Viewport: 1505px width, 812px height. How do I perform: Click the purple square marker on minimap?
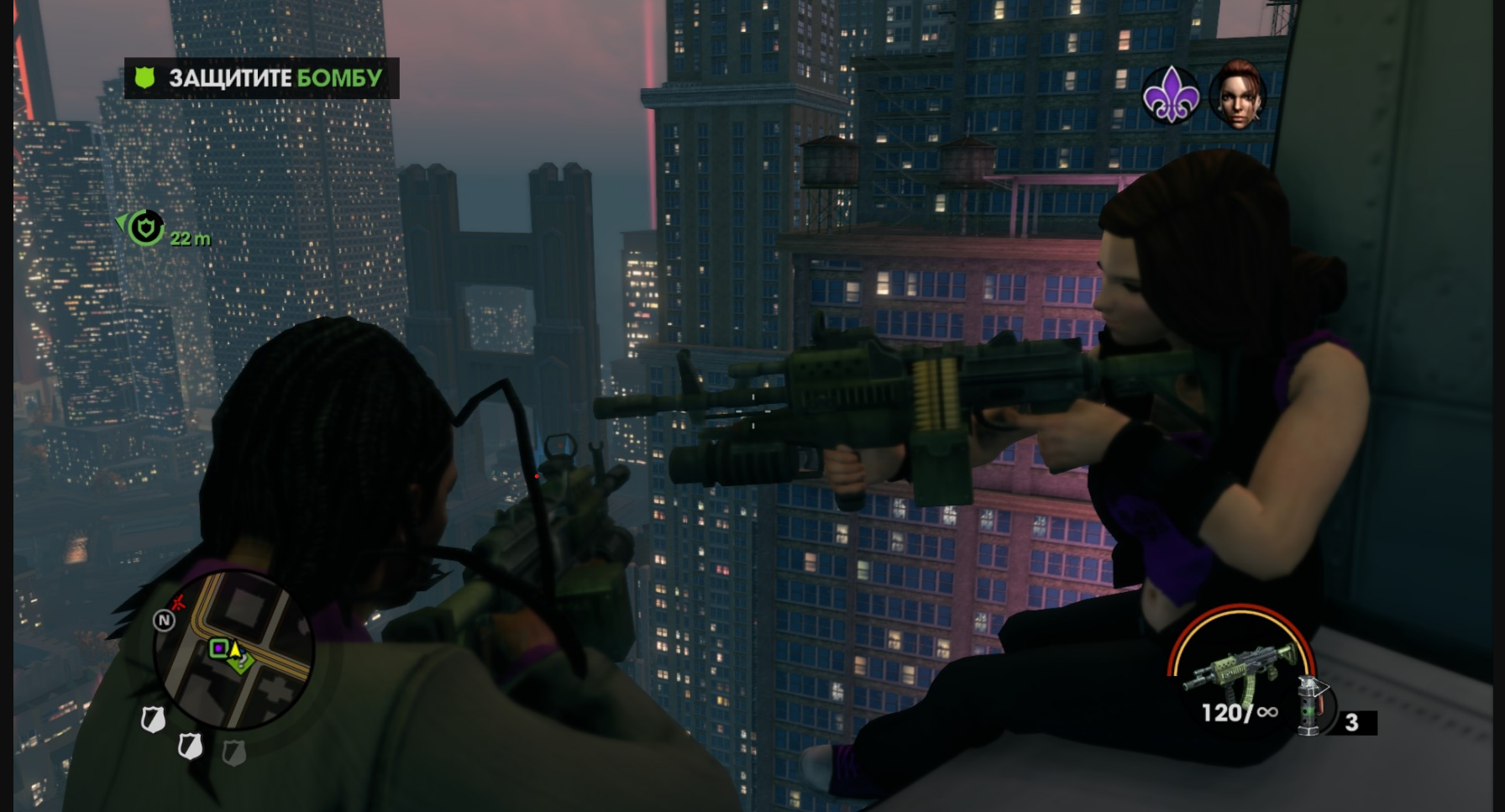point(218,647)
